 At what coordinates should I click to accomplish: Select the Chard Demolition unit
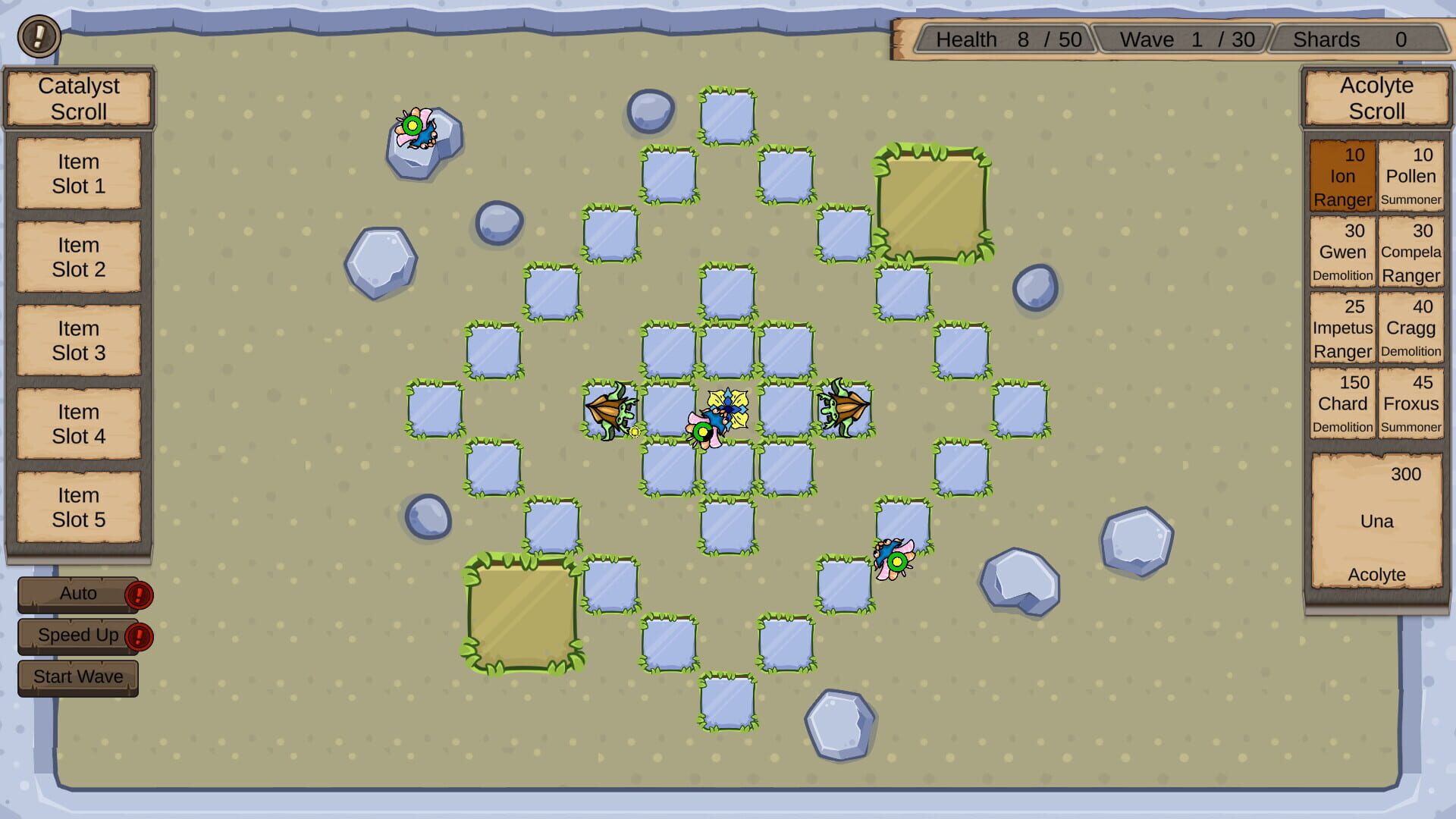point(1342,404)
